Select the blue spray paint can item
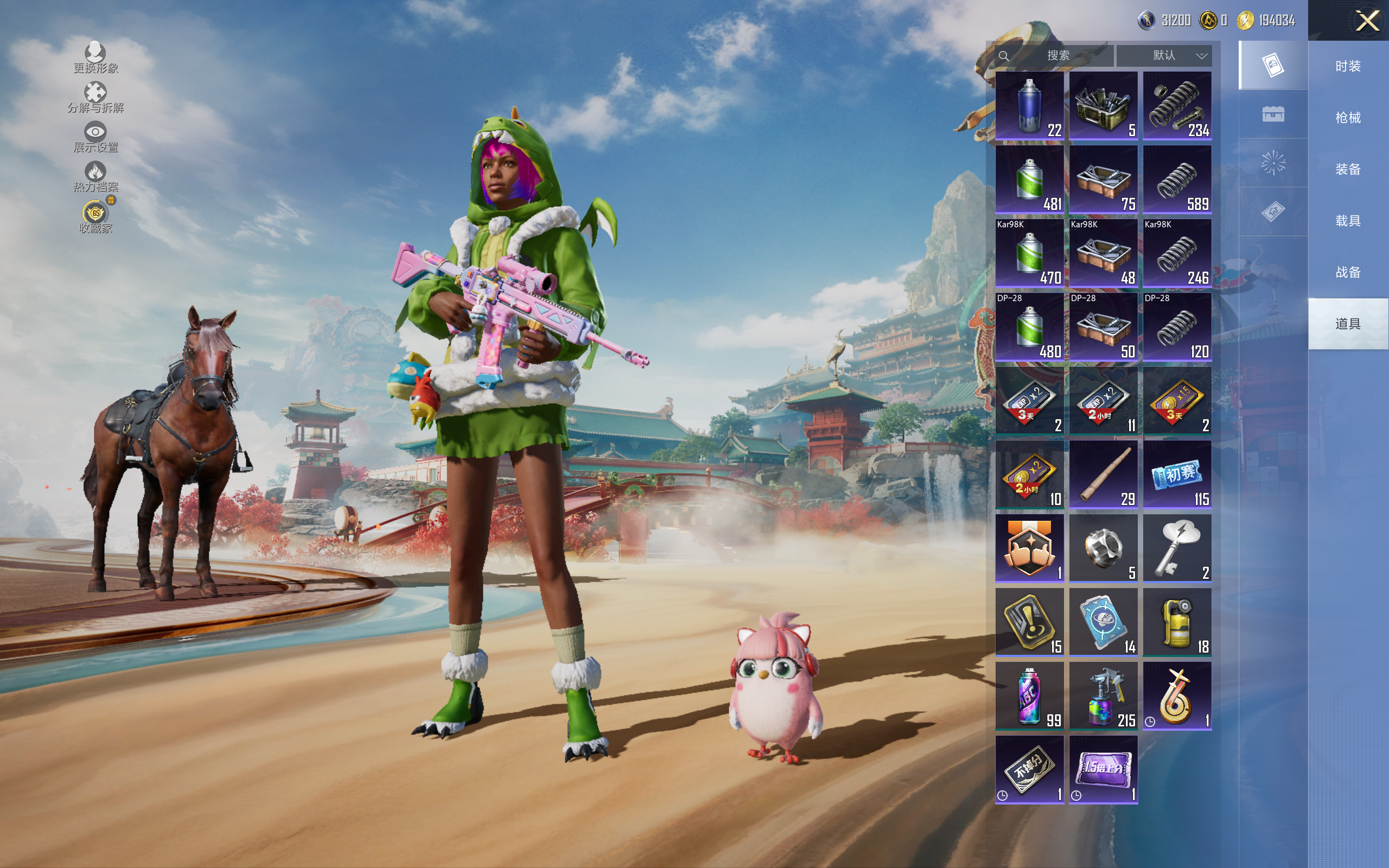The image size is (1389, 868). [1029, 106]
